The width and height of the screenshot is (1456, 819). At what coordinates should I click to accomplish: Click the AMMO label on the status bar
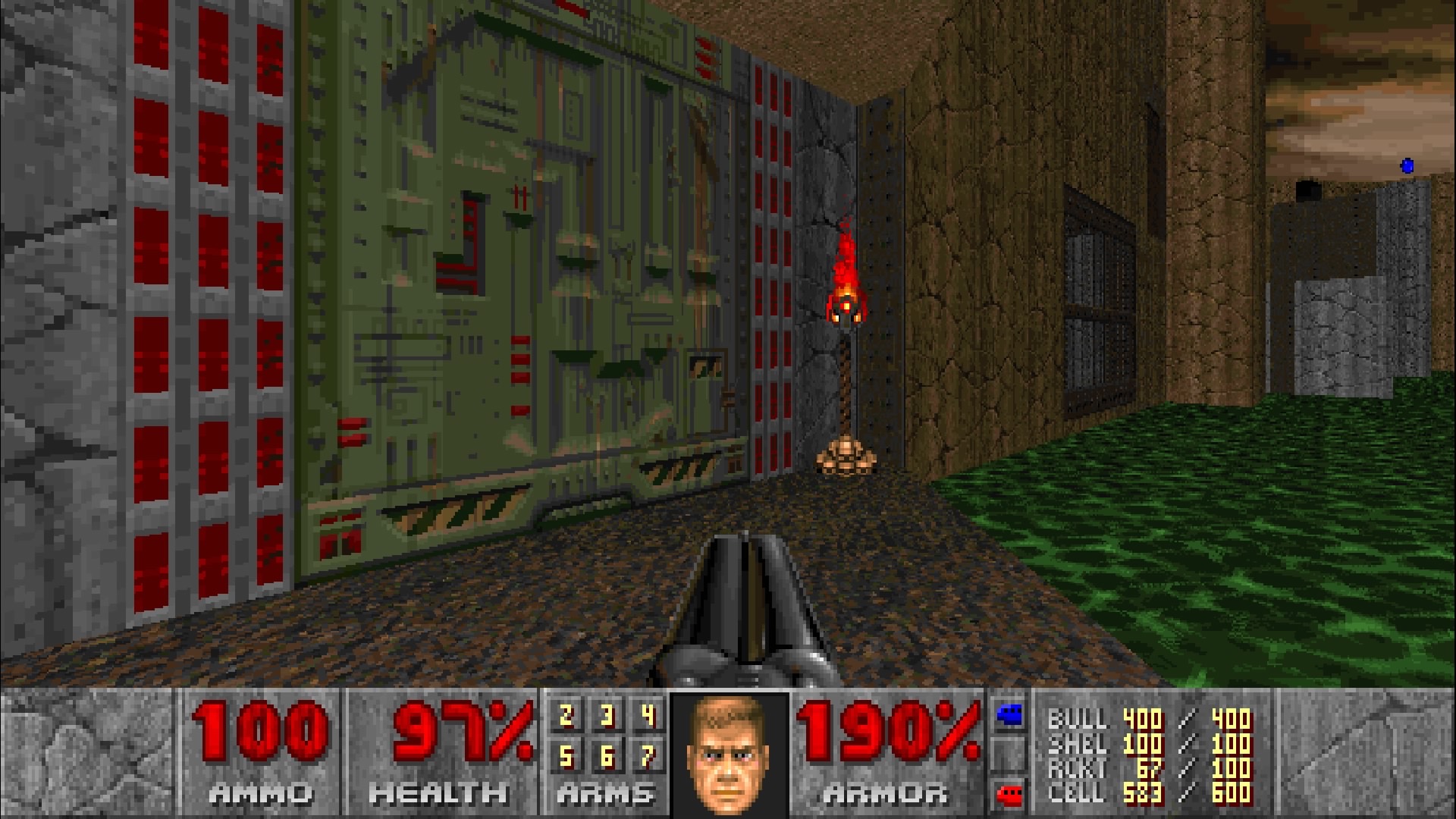tap(259, 794)
